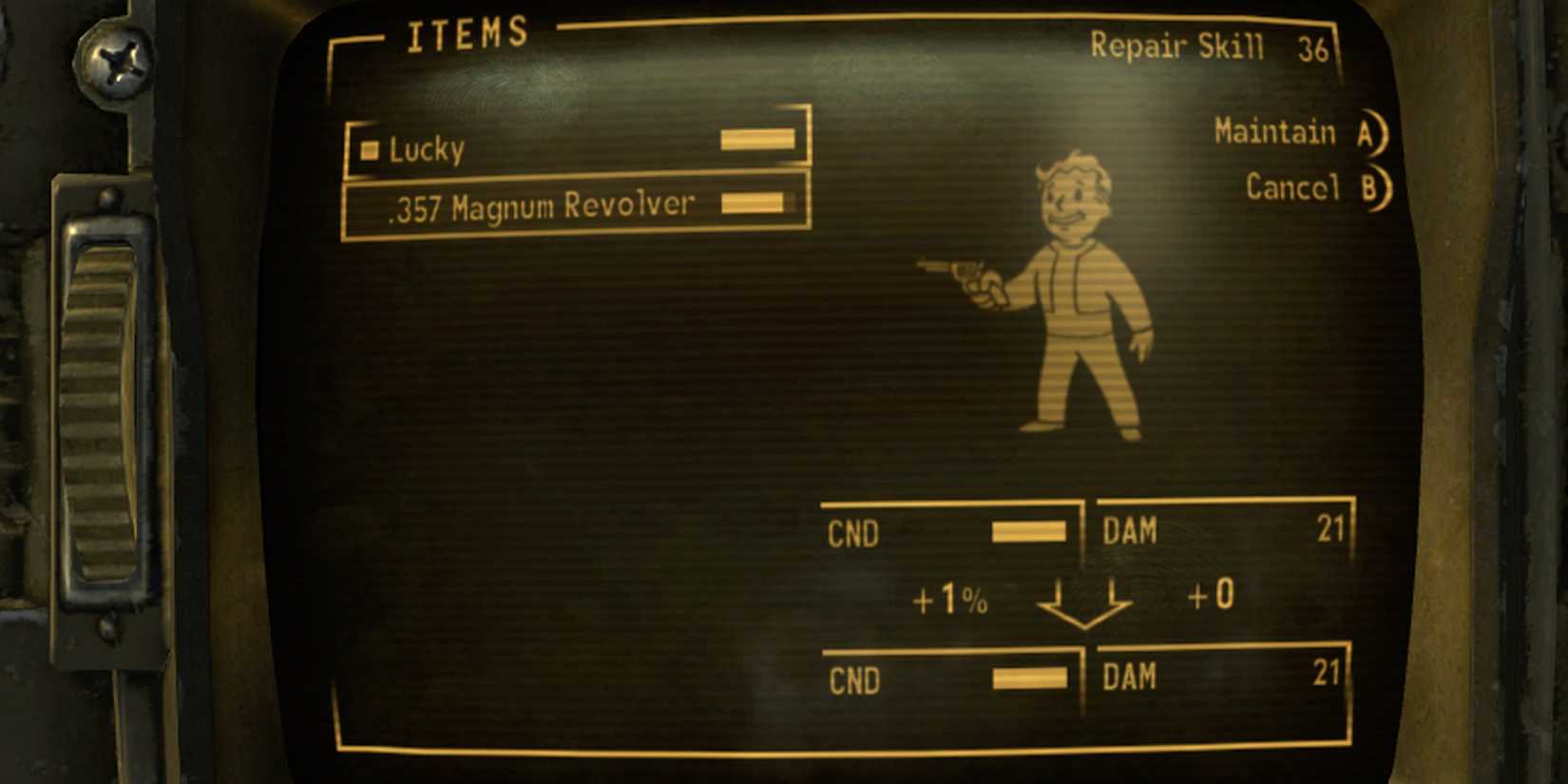
Task: Toggle selection of the Lucky item checkbox
Action: (370, 150)
